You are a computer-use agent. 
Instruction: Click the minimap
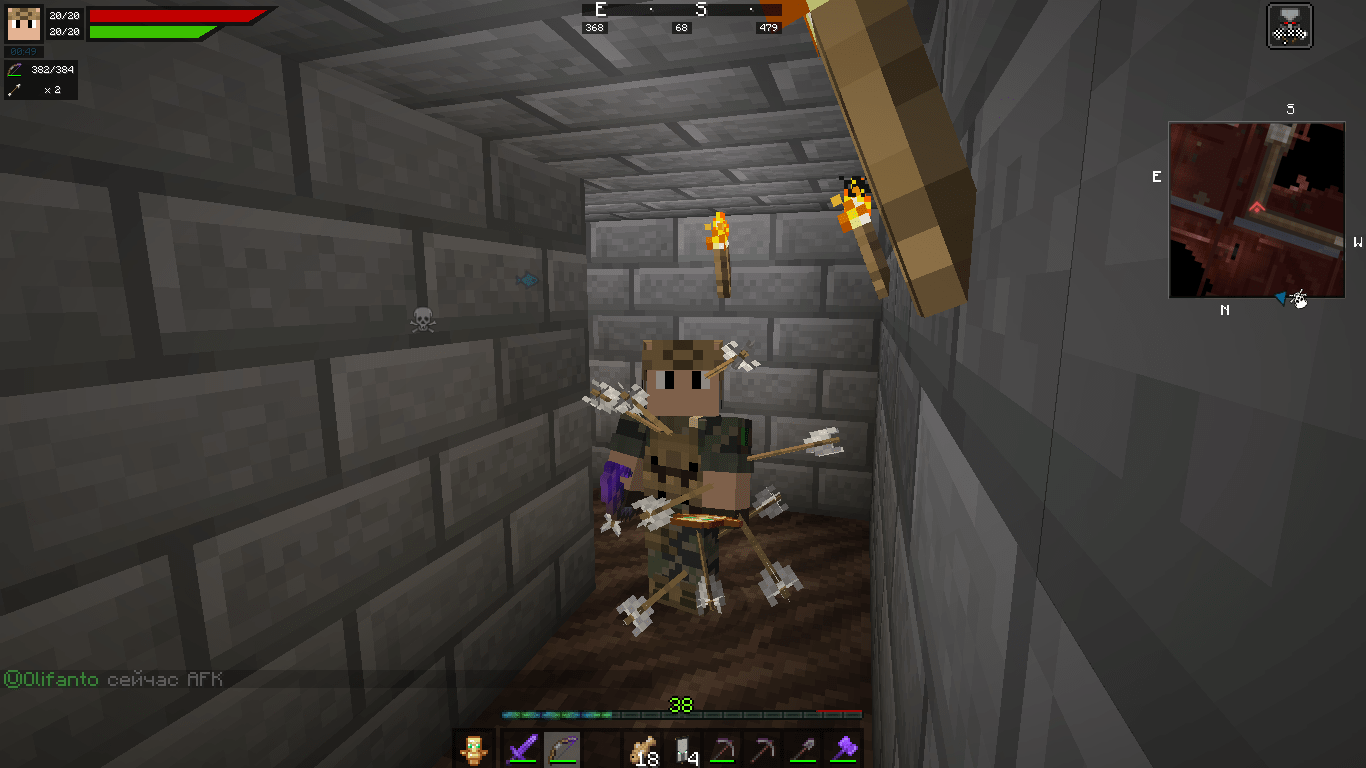tap(1256, 210)
